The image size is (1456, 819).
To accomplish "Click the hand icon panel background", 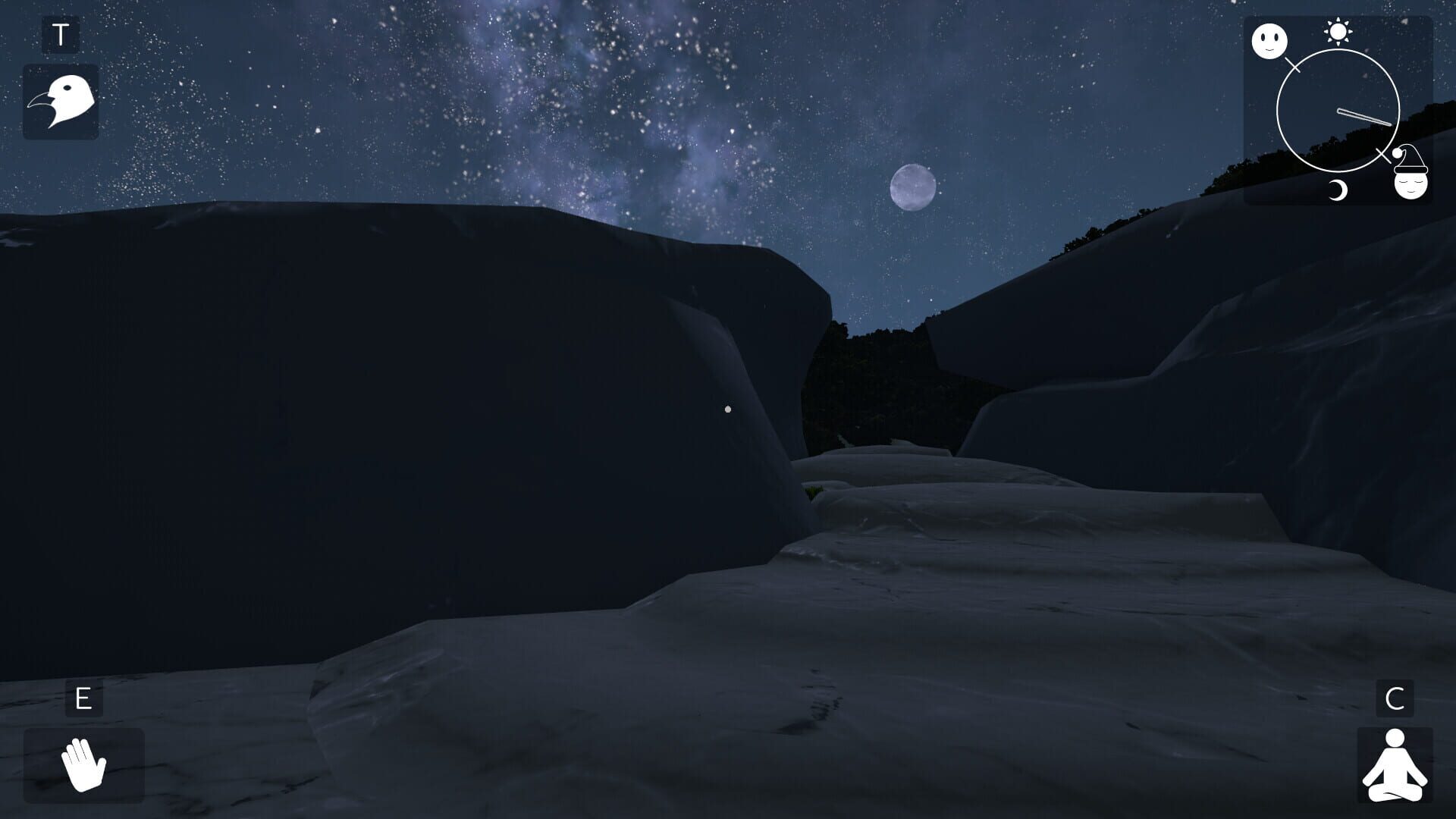I will (83, 766).
